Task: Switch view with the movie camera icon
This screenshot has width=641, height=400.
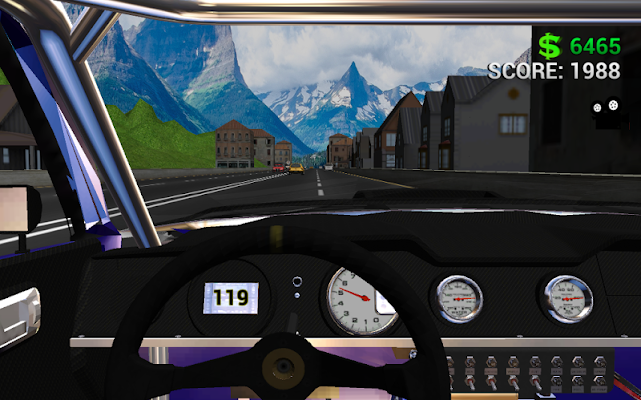Action: point(605,111)
